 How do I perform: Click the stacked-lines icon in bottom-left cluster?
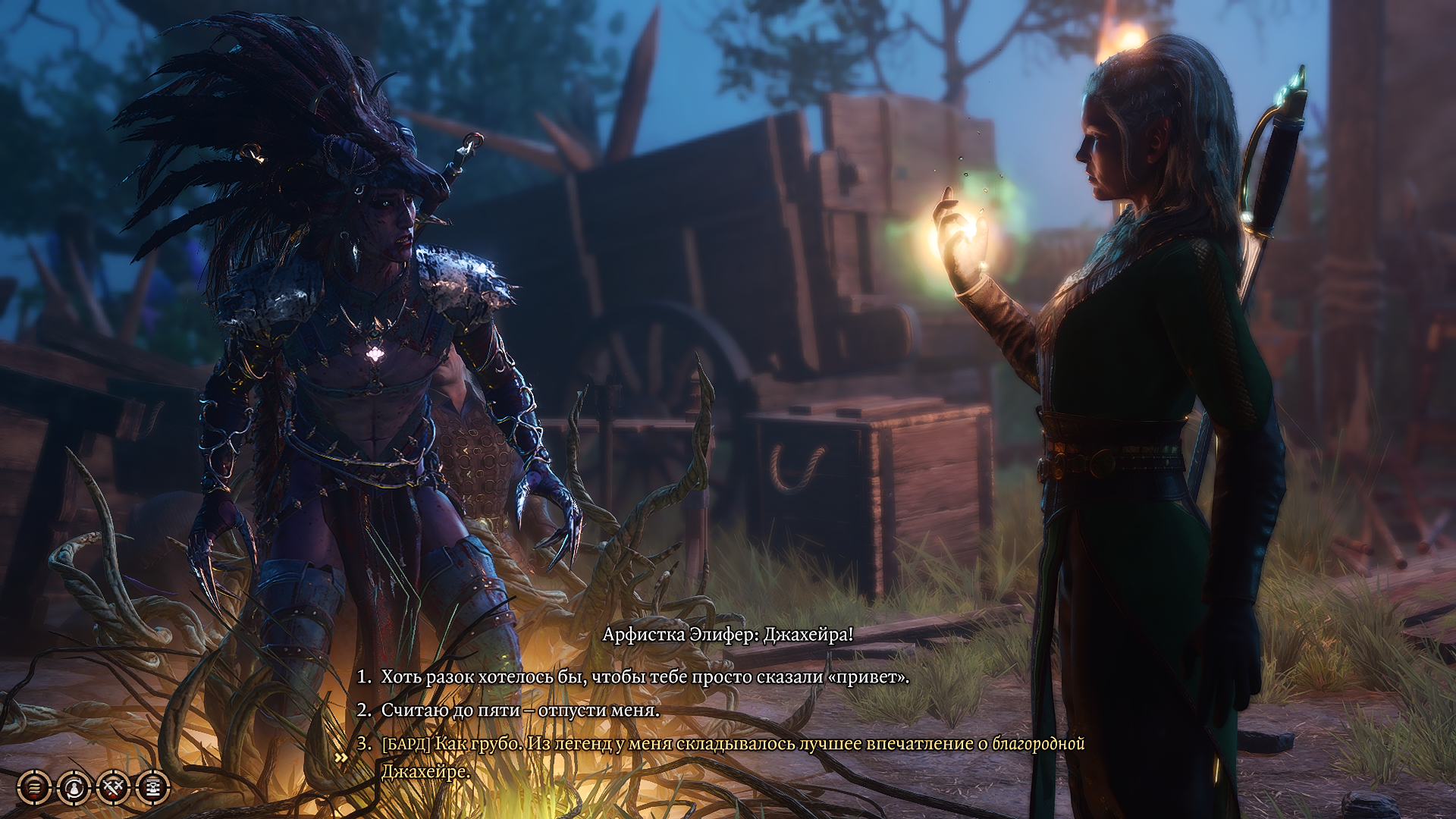tap(33, 787)
